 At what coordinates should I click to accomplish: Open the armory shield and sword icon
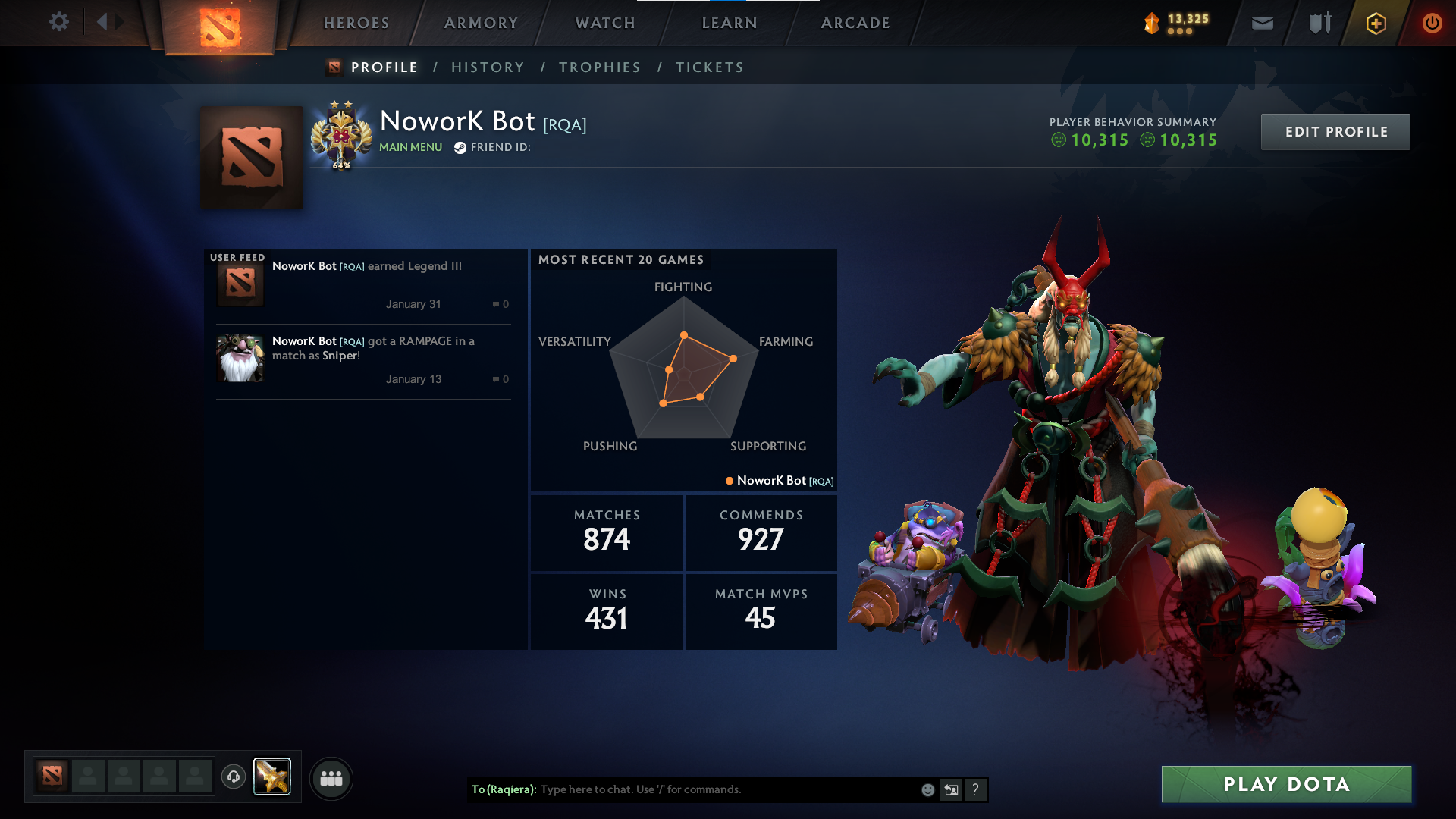point(1318,23)
